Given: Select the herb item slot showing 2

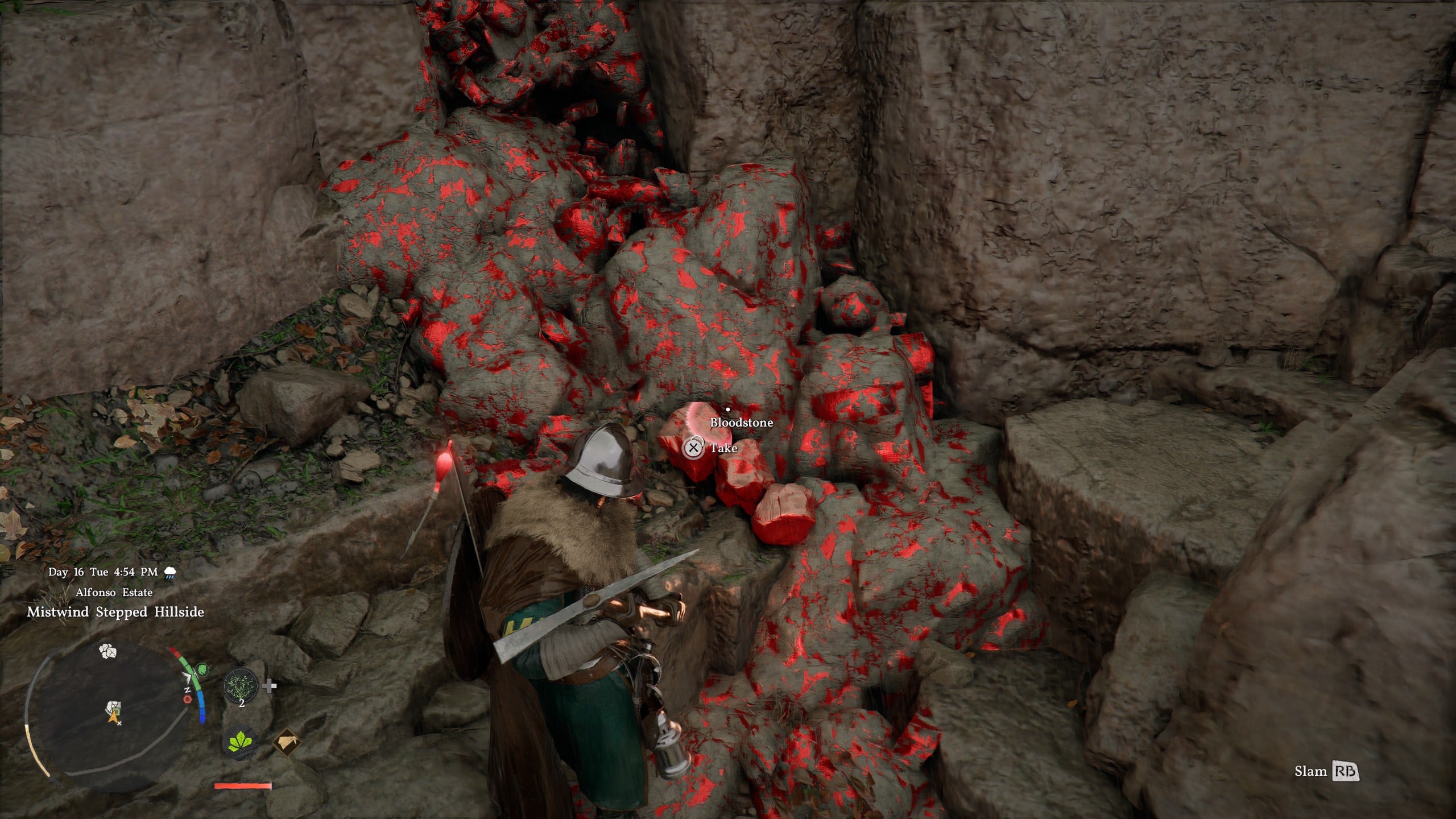Looking at the screenshot, I should pyautogui.click(x=241, y=686).
